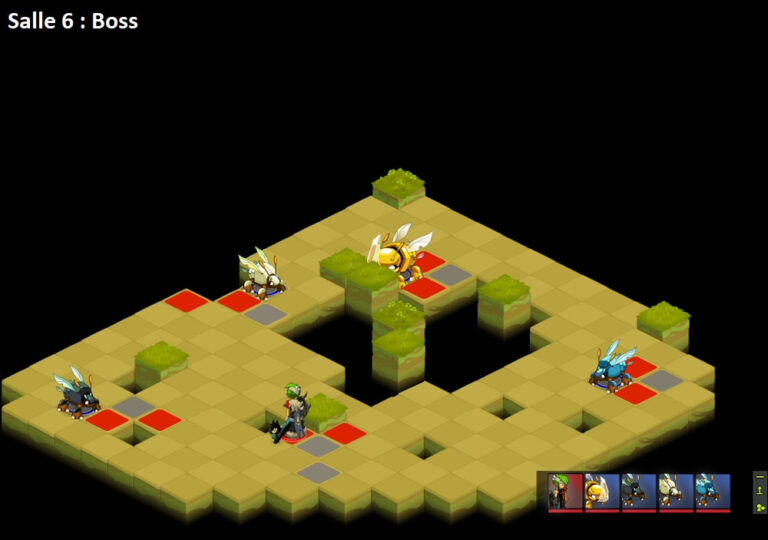Click the three-dots group icon beside the timeline
The width and height of the screenshot is (768, 540).
[760, 506]
